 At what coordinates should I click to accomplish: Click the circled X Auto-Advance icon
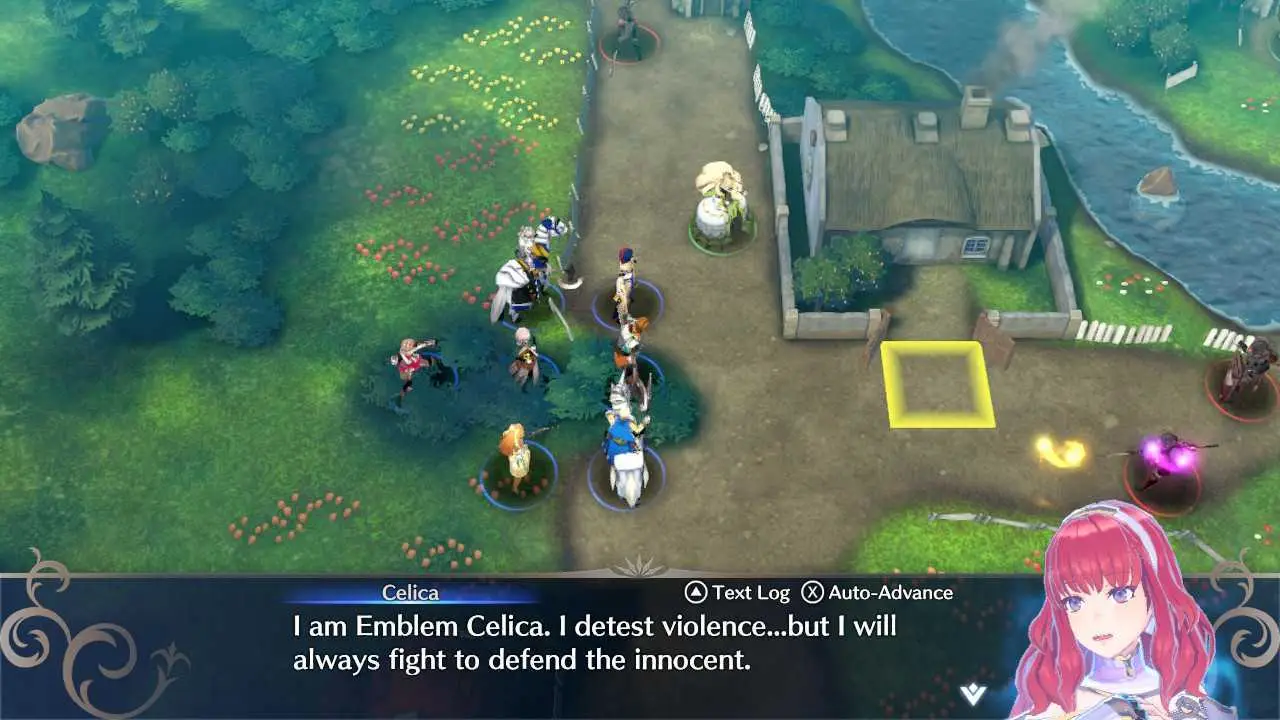(x=811, y=592)
